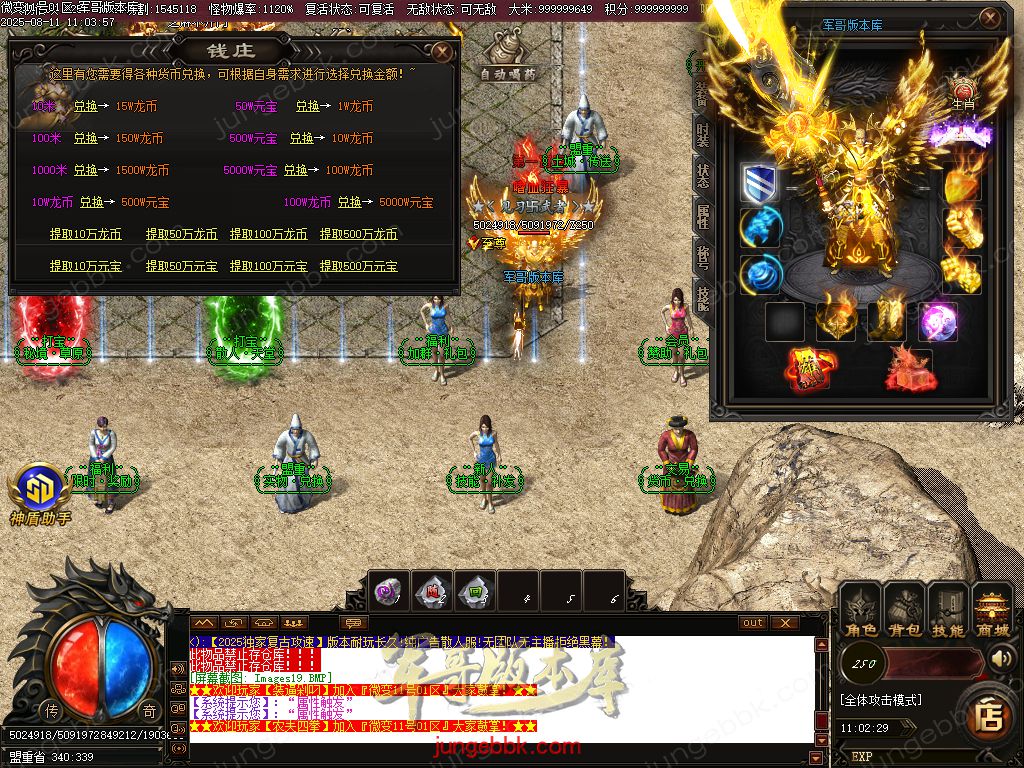Exchange 50W元宝 for 1W龙币
Viewport: 1024px width, 768px height.
tap(307, 106)
